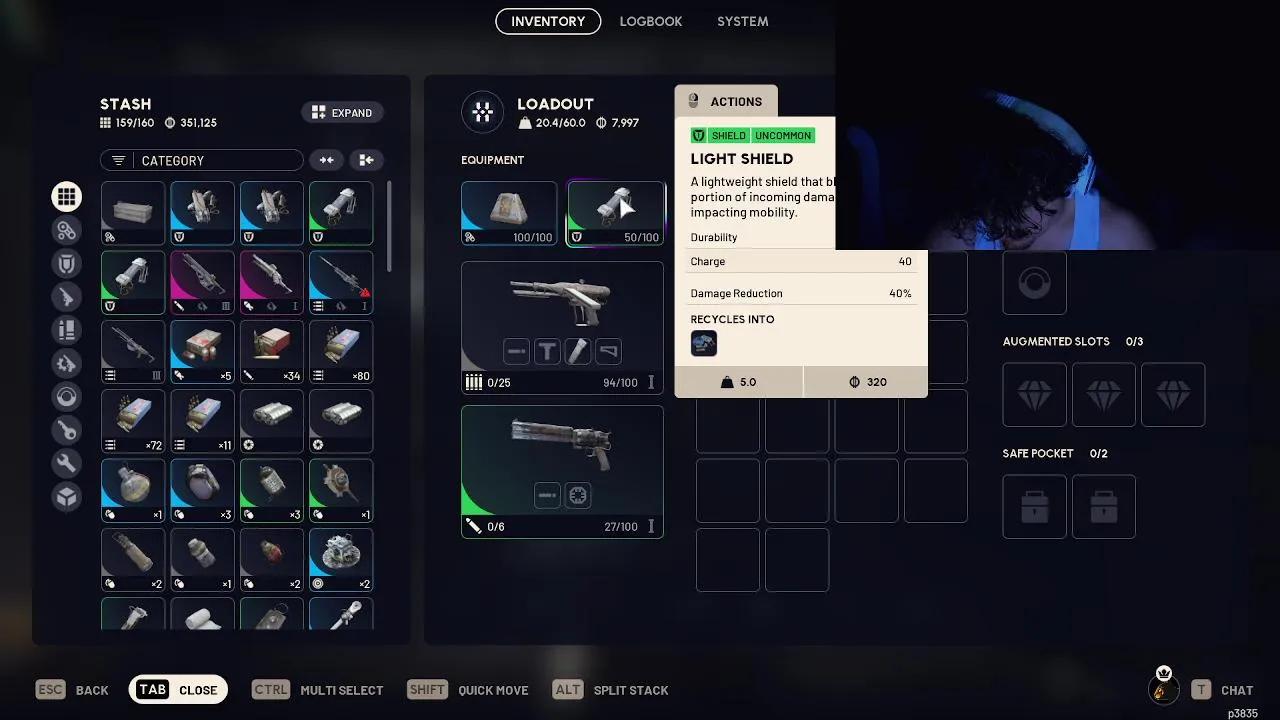Select the key items filter icon
Screen dimensions: 1280x720
tap(66, 430)
